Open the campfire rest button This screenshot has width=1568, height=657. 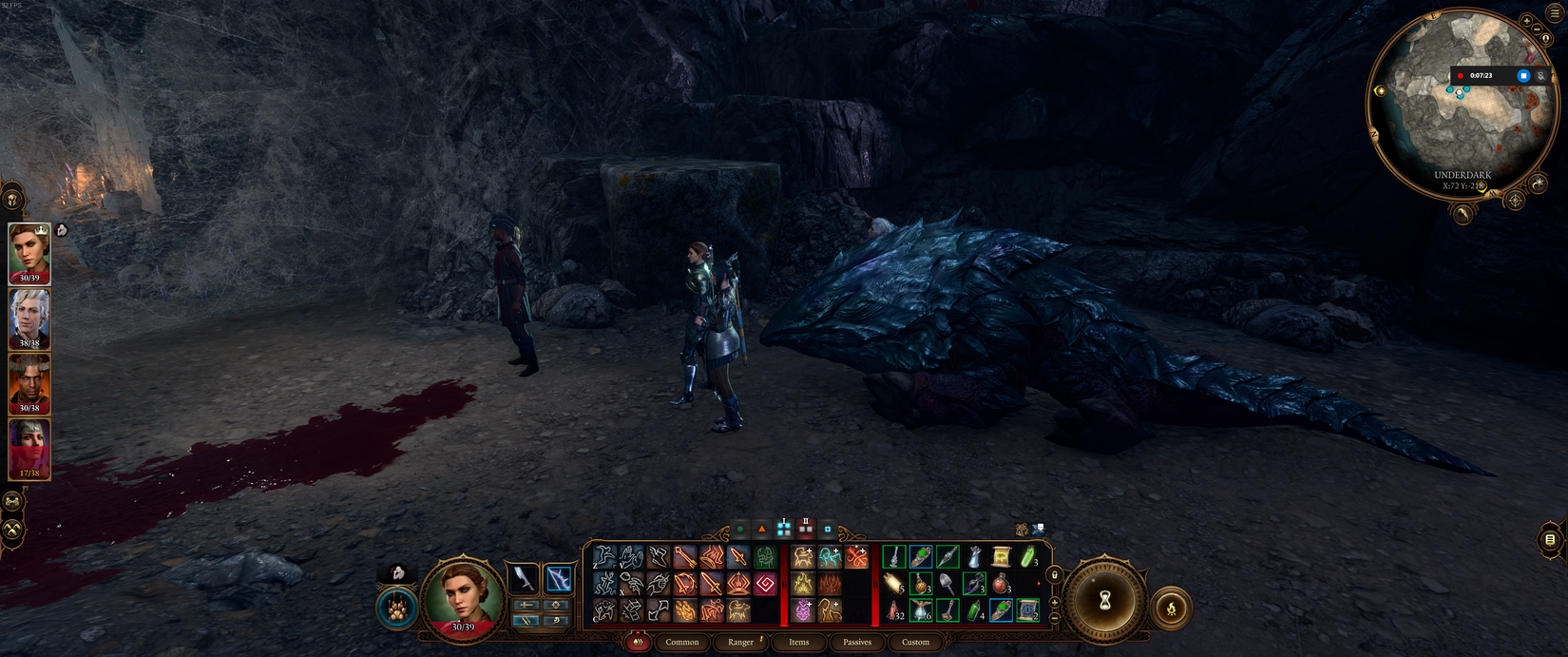pyautogui.click(x=1172, y=609)
